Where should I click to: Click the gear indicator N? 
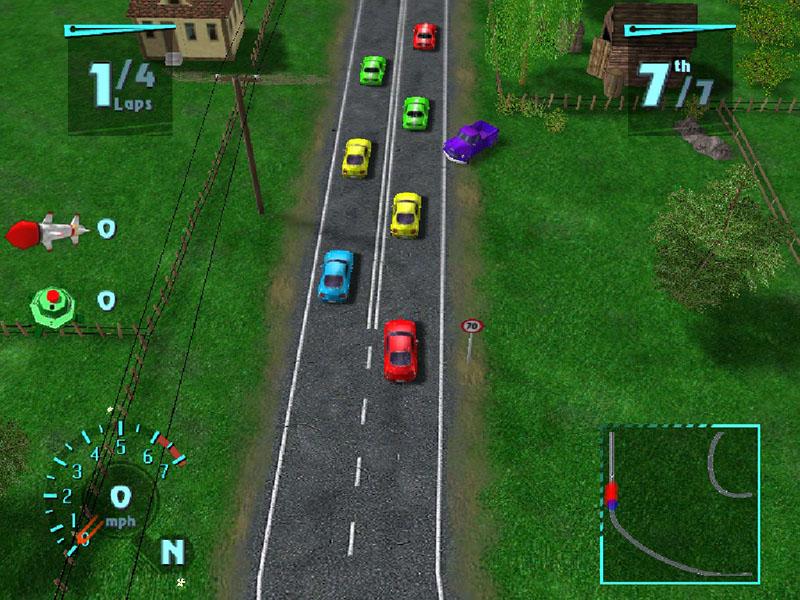coord(173,550)
